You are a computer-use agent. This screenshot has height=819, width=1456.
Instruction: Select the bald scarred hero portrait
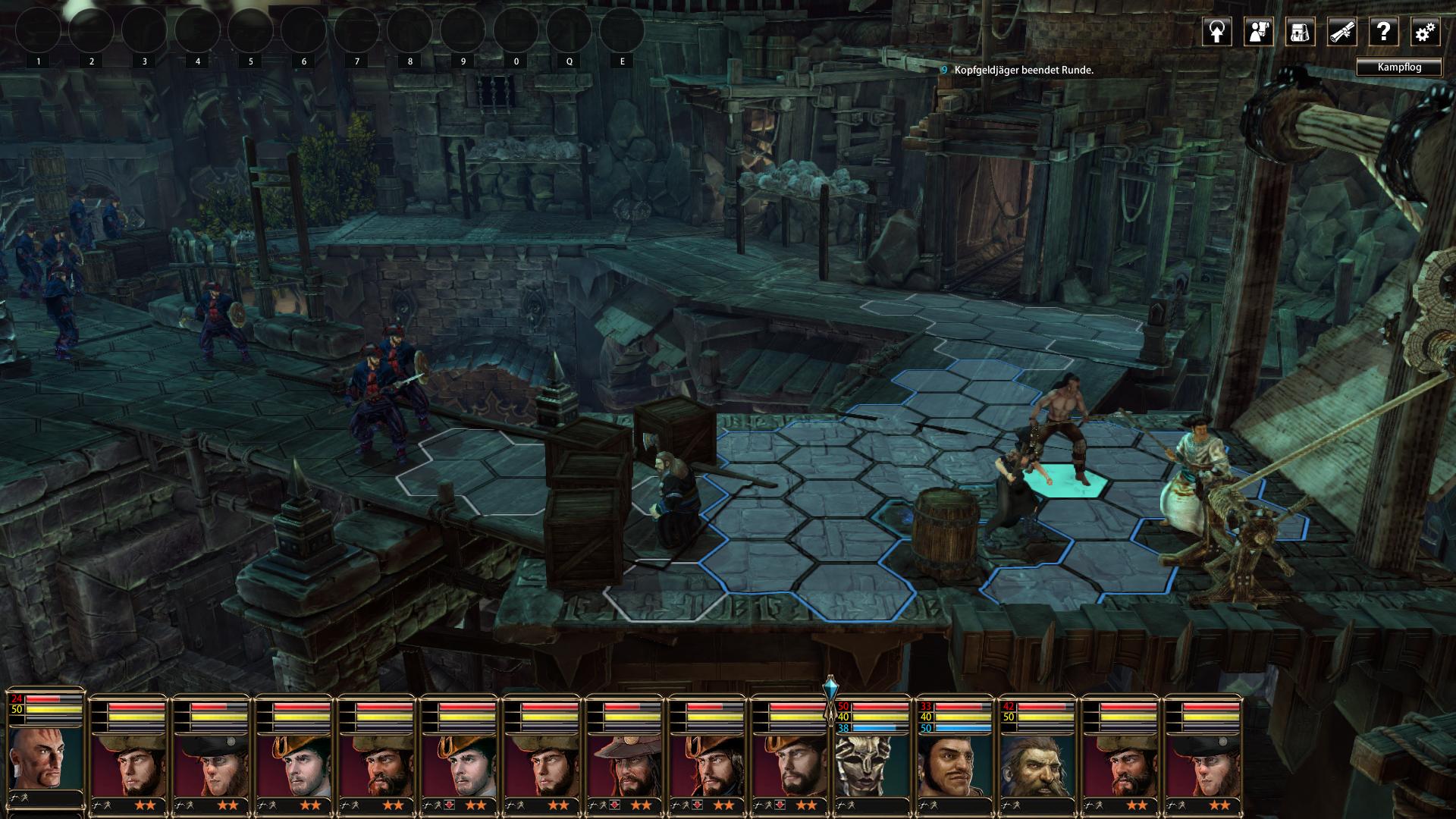(45, 758)
